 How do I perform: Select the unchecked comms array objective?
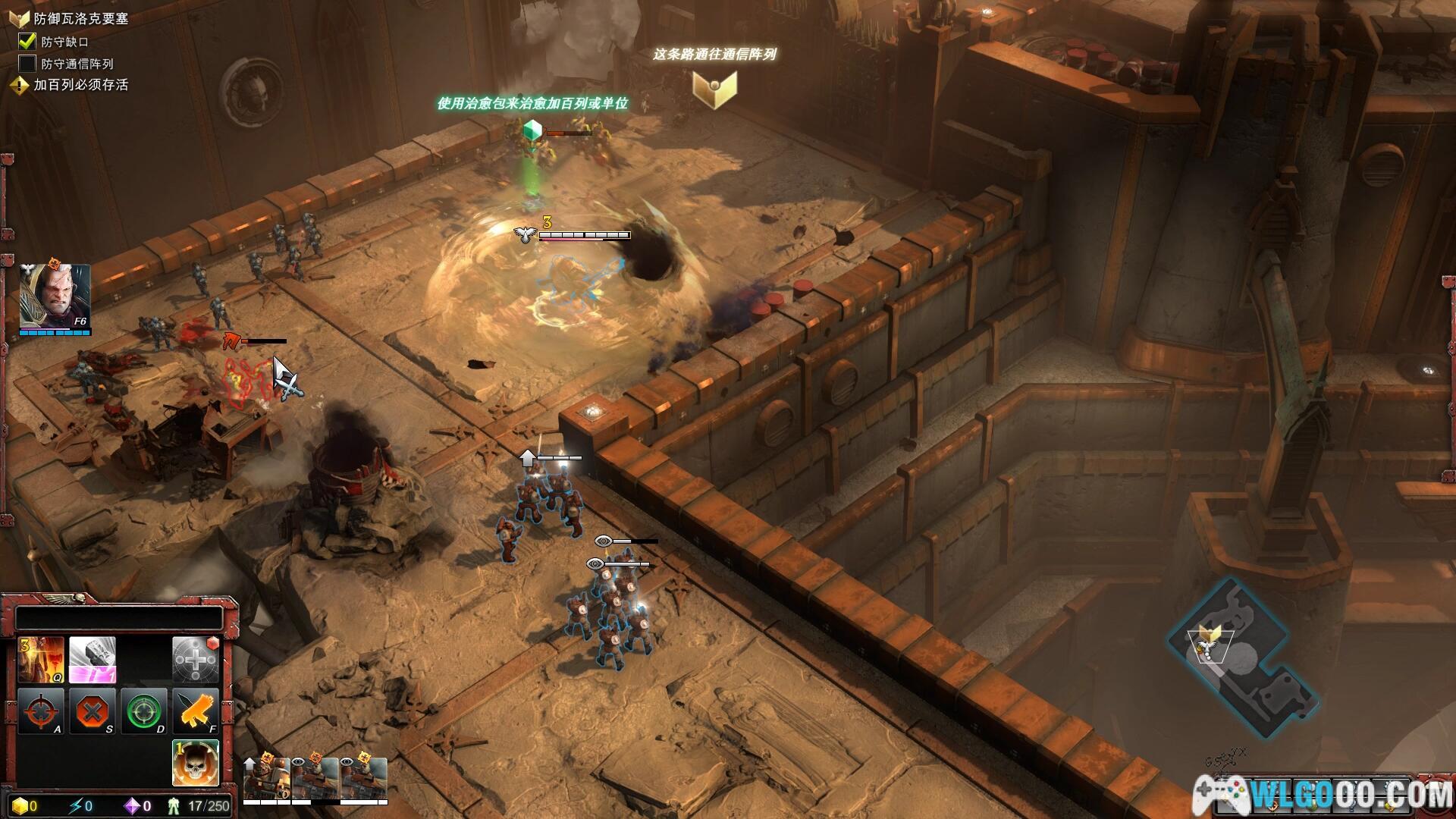(x=77, y=64)
